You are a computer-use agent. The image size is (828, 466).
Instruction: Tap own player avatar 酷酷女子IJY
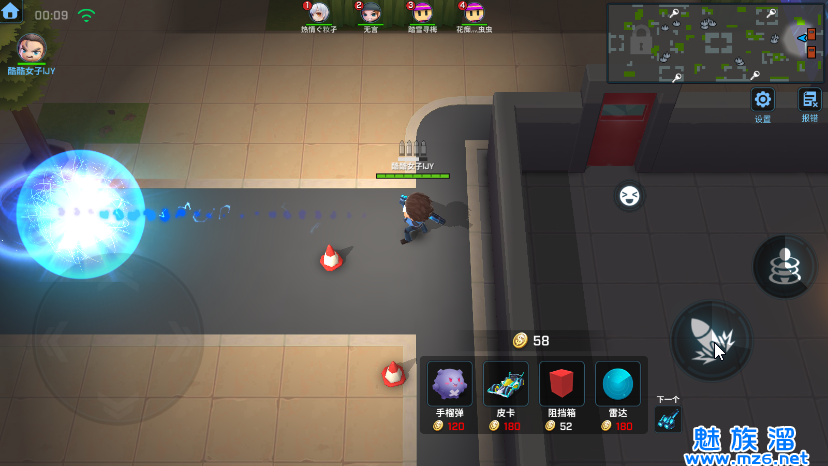31,47
